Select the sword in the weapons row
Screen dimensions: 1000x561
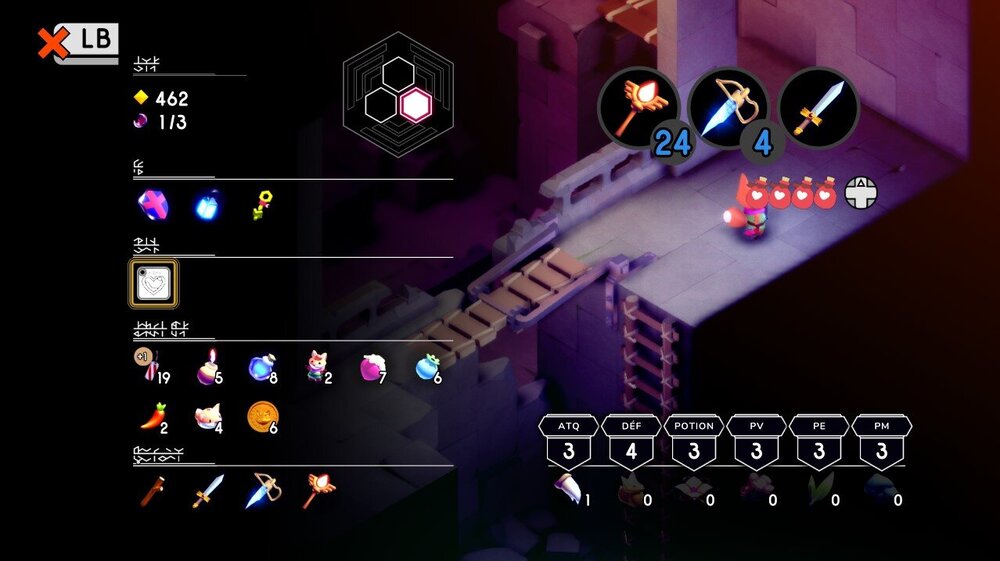coord(208,491)
